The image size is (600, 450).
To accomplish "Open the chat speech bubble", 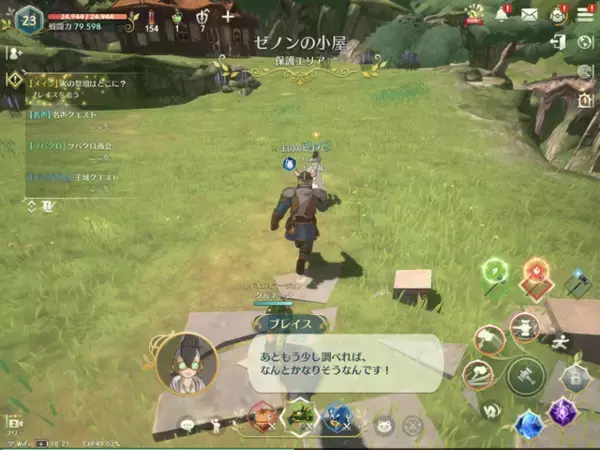I will point(187,426).
